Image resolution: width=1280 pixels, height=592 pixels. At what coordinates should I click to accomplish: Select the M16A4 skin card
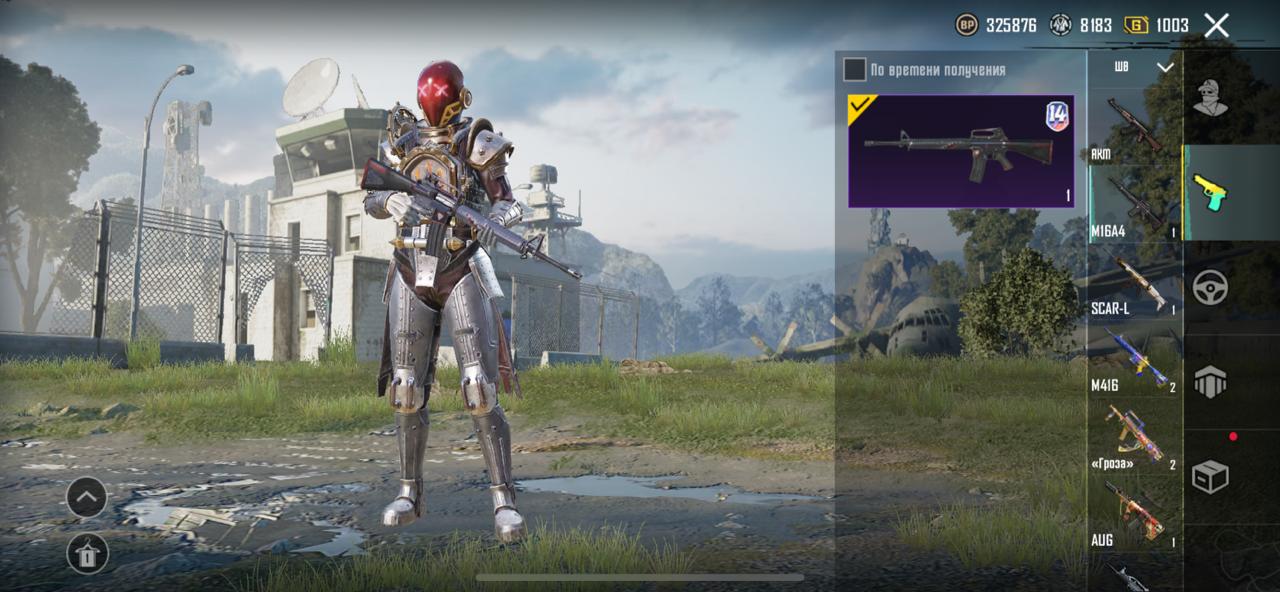click(x=960, y=151)
